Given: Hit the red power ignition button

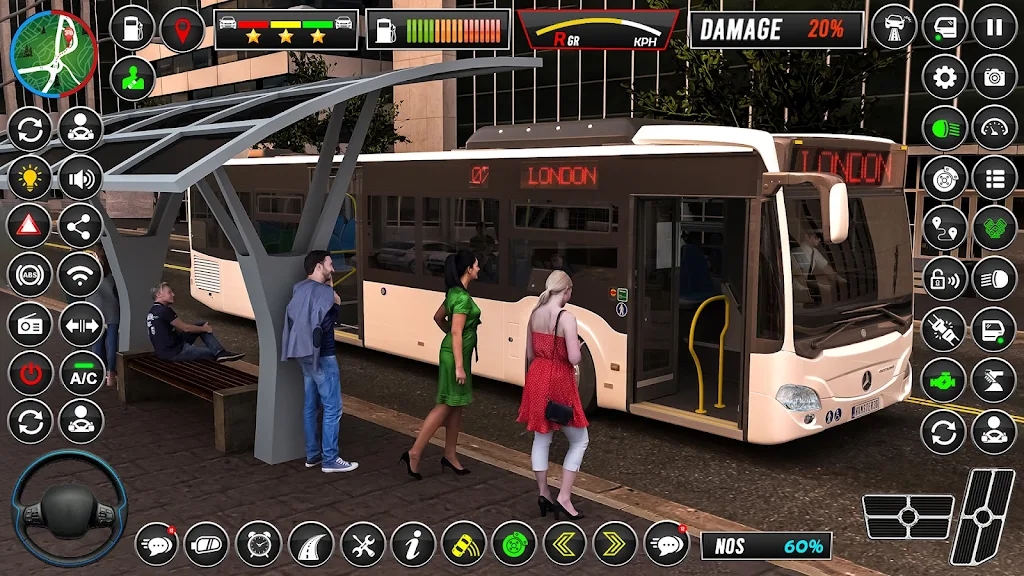Looking at the screenshot, I should (30, 373).
